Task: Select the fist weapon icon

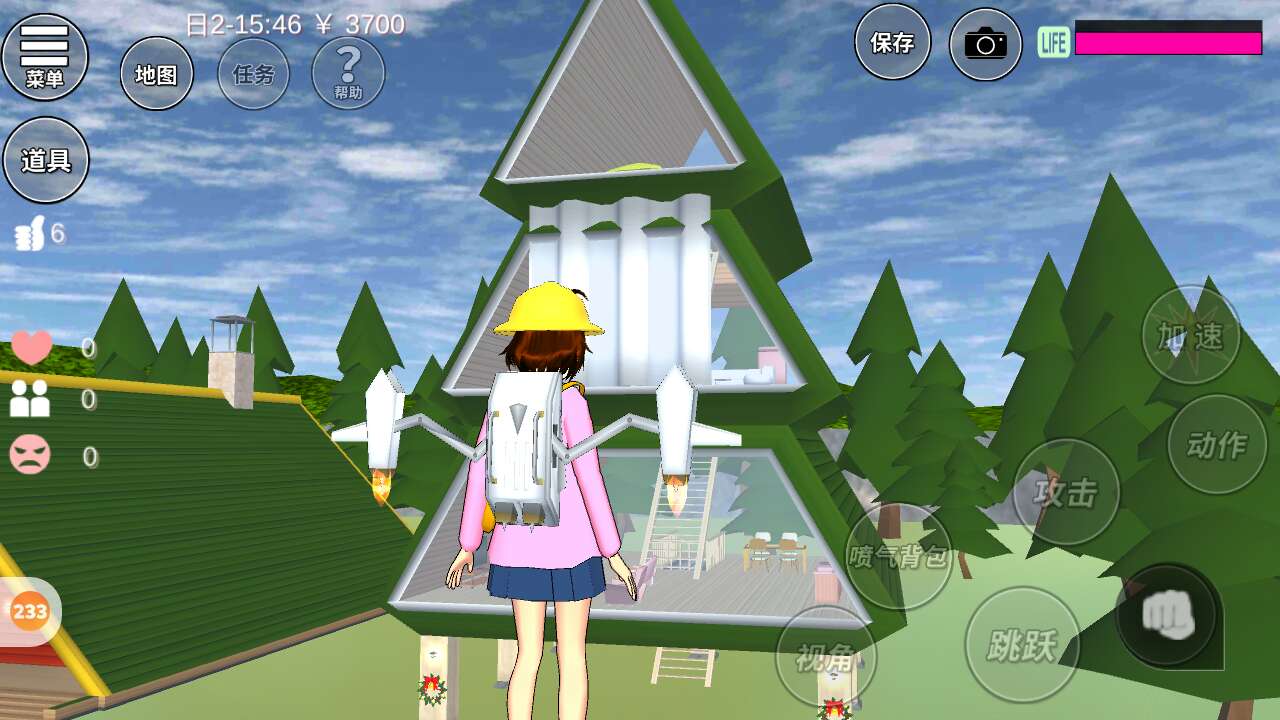Action: tap(1167, 613)
